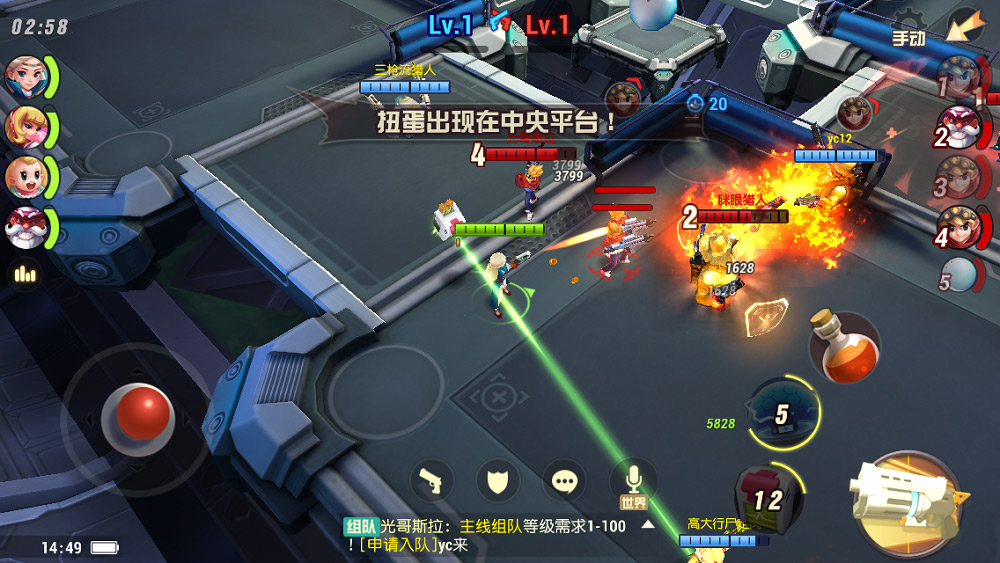This screenshot has width=1000, height=563.
Task: Select the blonde girl with pink gun portrait
Action: (25, 126)
